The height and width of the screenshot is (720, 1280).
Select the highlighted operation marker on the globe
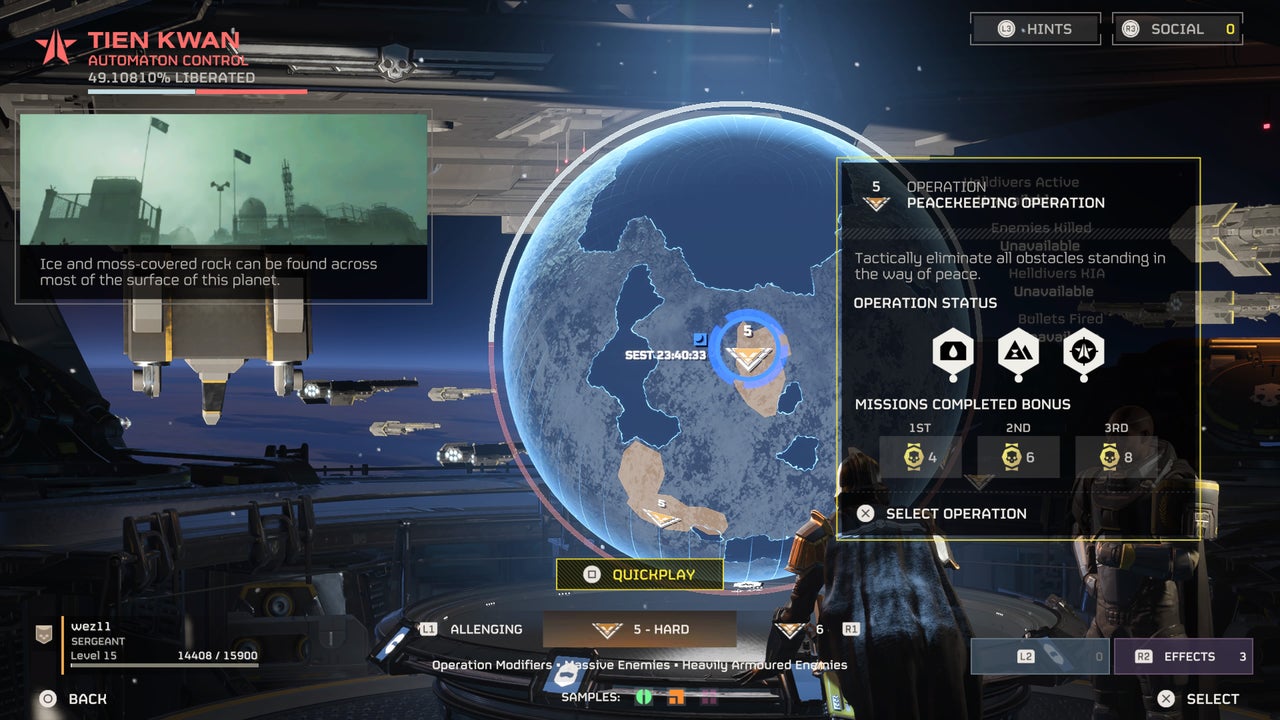coord(747,353)
